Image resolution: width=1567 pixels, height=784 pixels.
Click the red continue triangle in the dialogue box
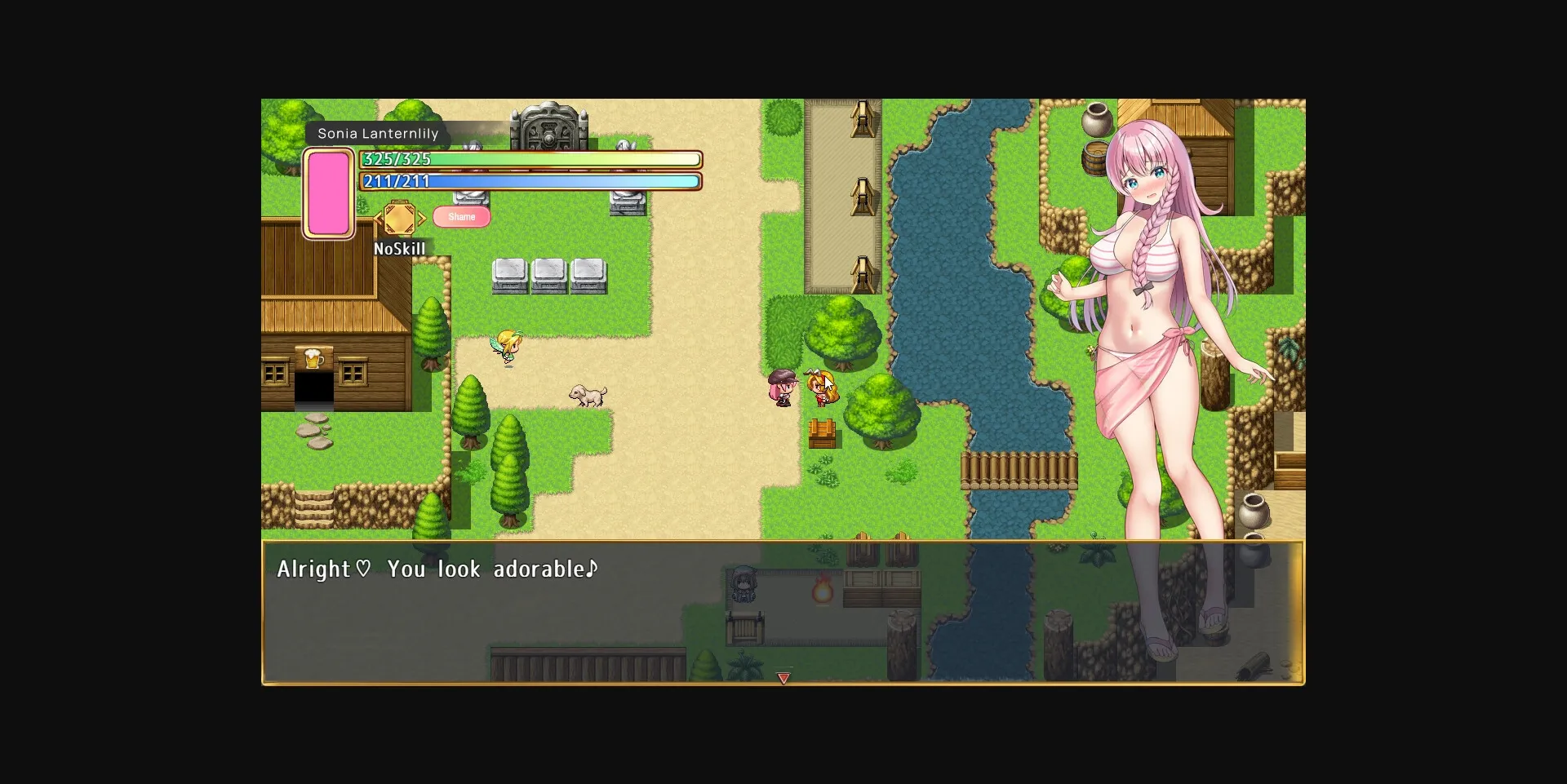[x=783, y=678]
